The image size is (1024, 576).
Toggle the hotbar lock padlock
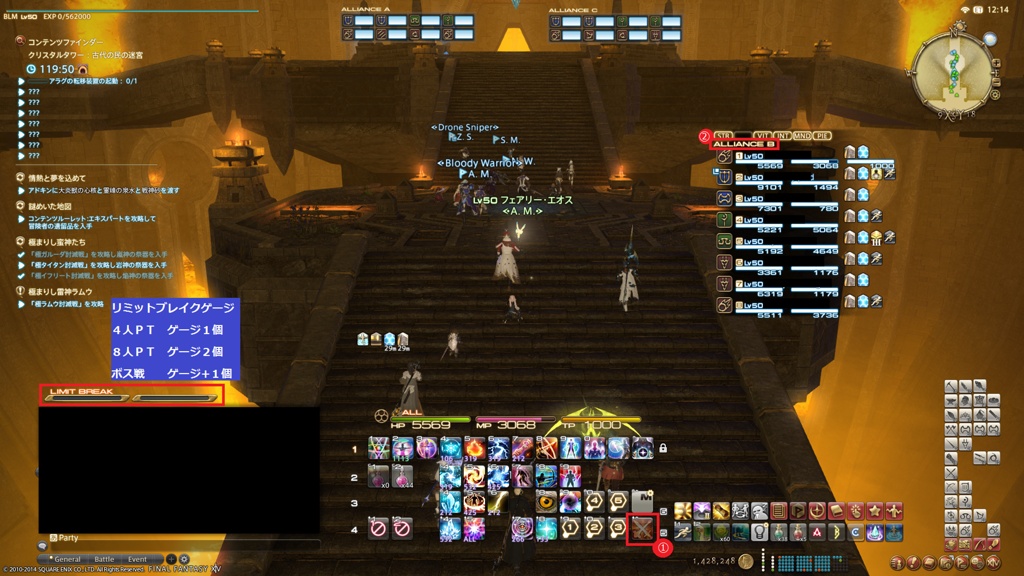(662, 449)
